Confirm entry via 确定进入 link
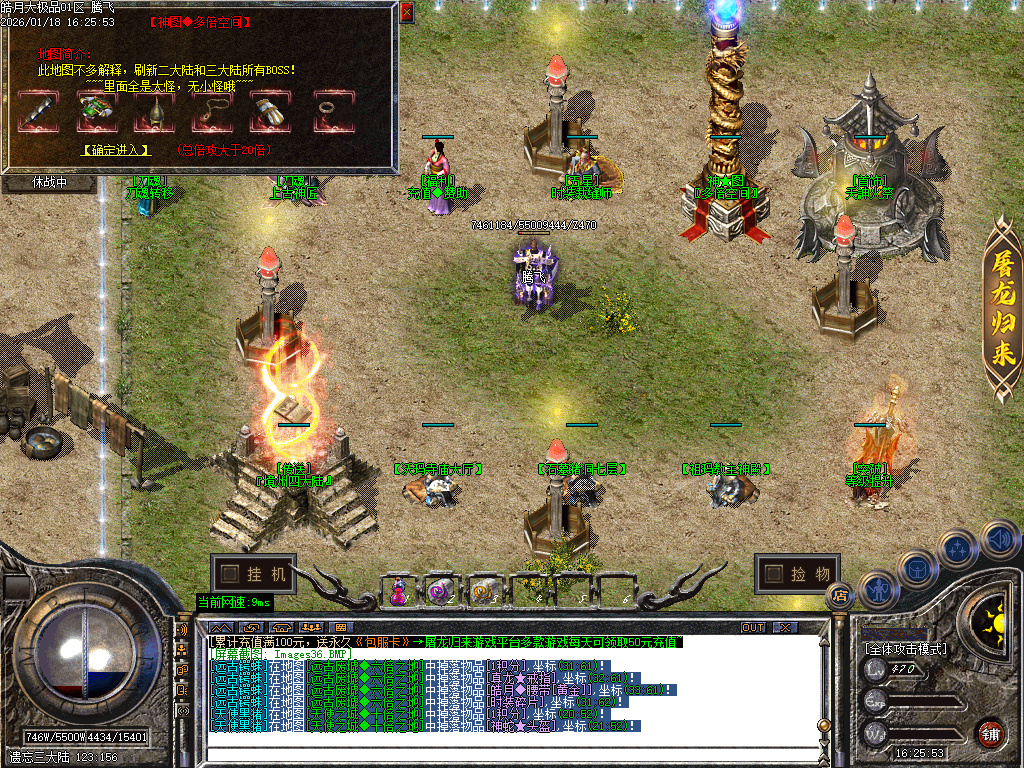Screen dimensions: 1024x768 coord(116,150)
